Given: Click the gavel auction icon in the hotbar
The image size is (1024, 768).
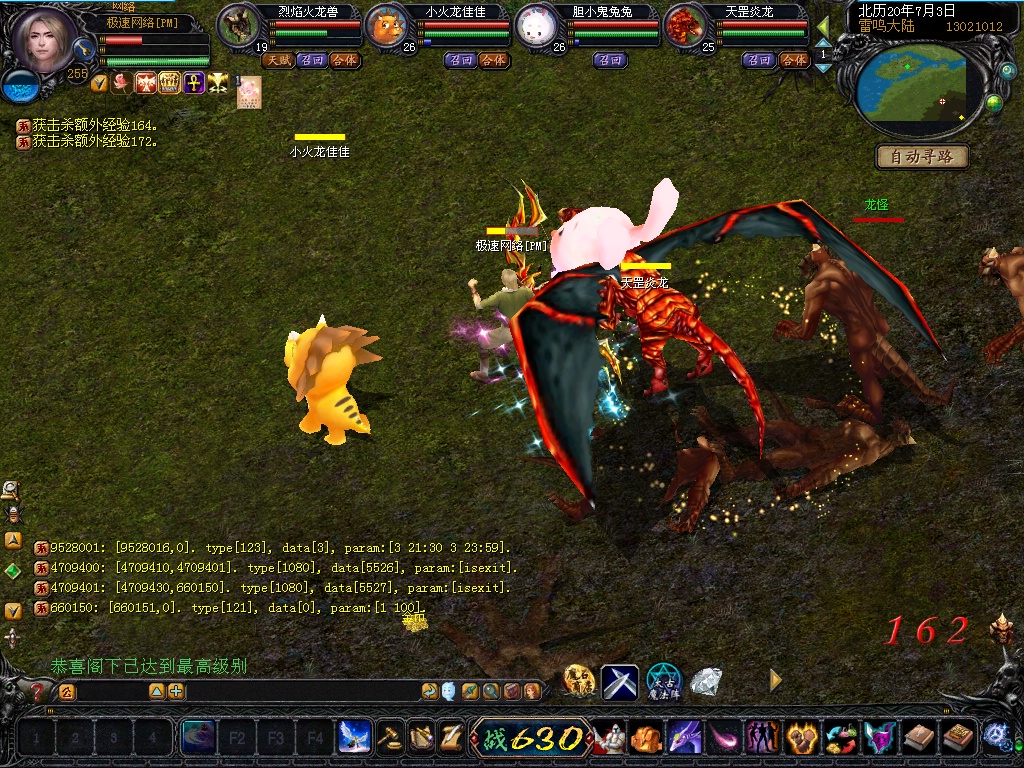Looking at the screenshot, I should [x=390, y=738].
